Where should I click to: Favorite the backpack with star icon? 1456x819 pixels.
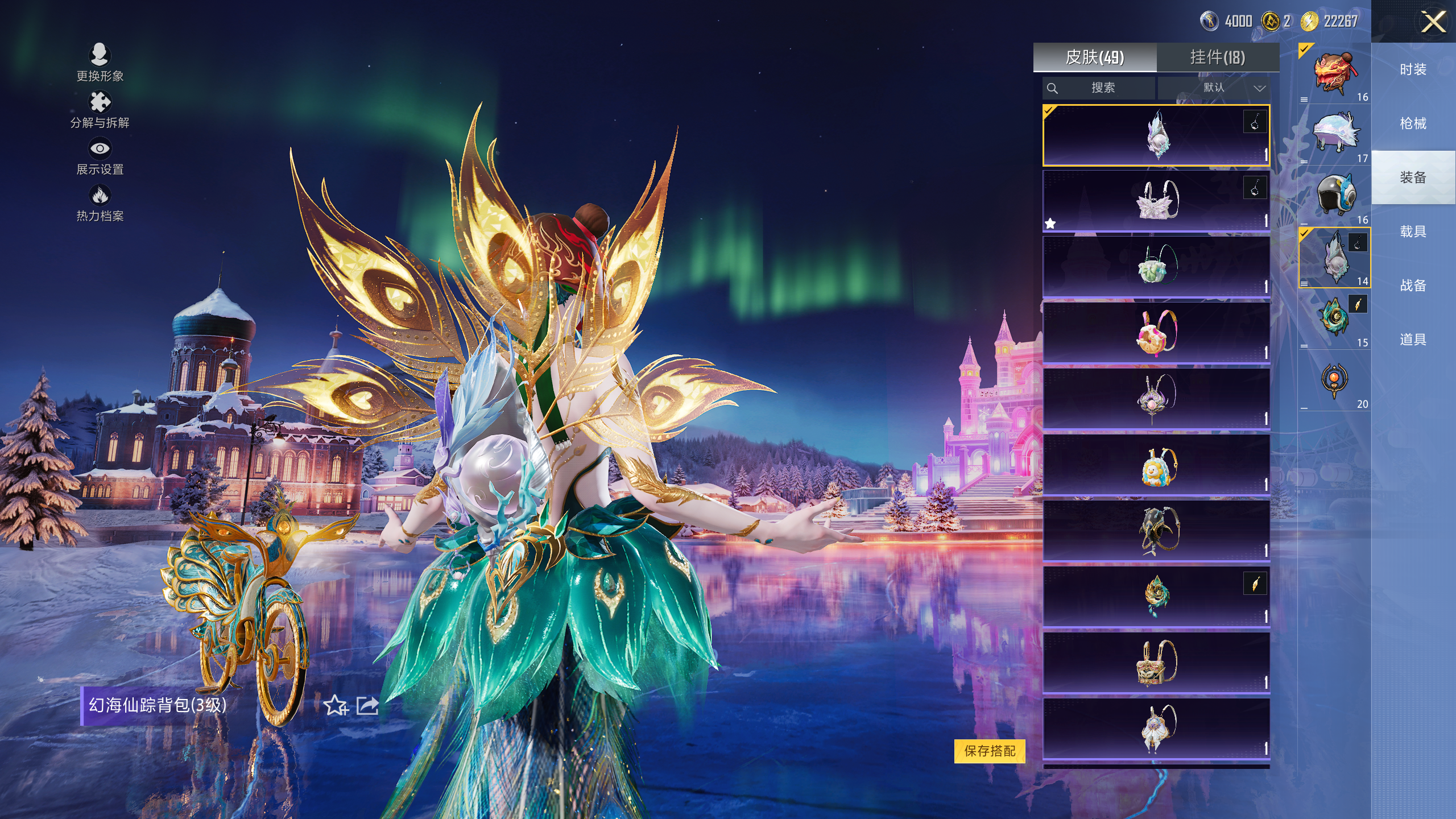[x=336, y=706]
